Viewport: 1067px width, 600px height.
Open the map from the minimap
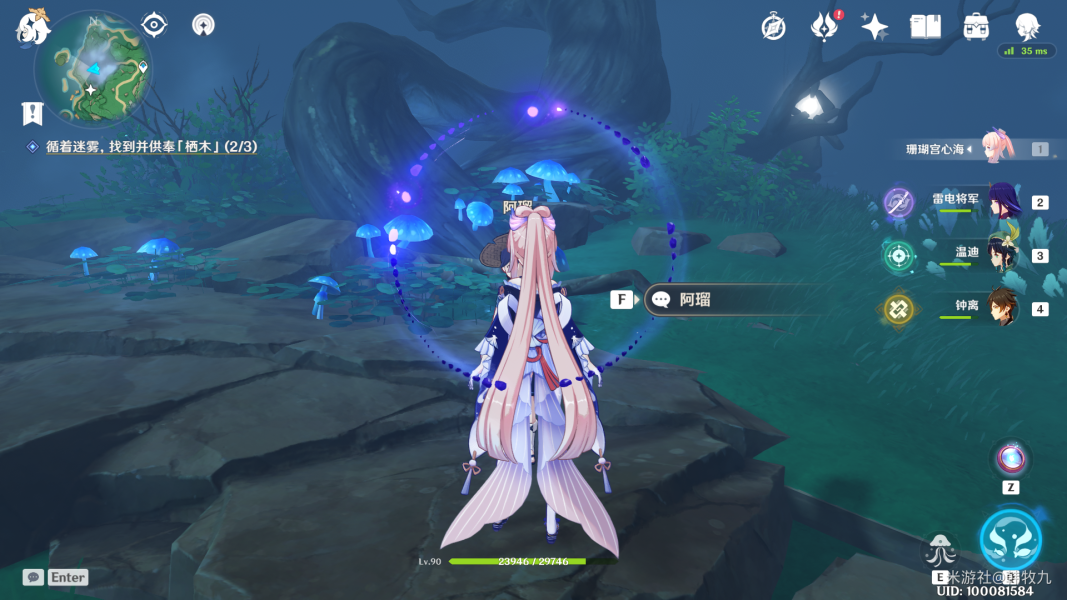(91, 68)
